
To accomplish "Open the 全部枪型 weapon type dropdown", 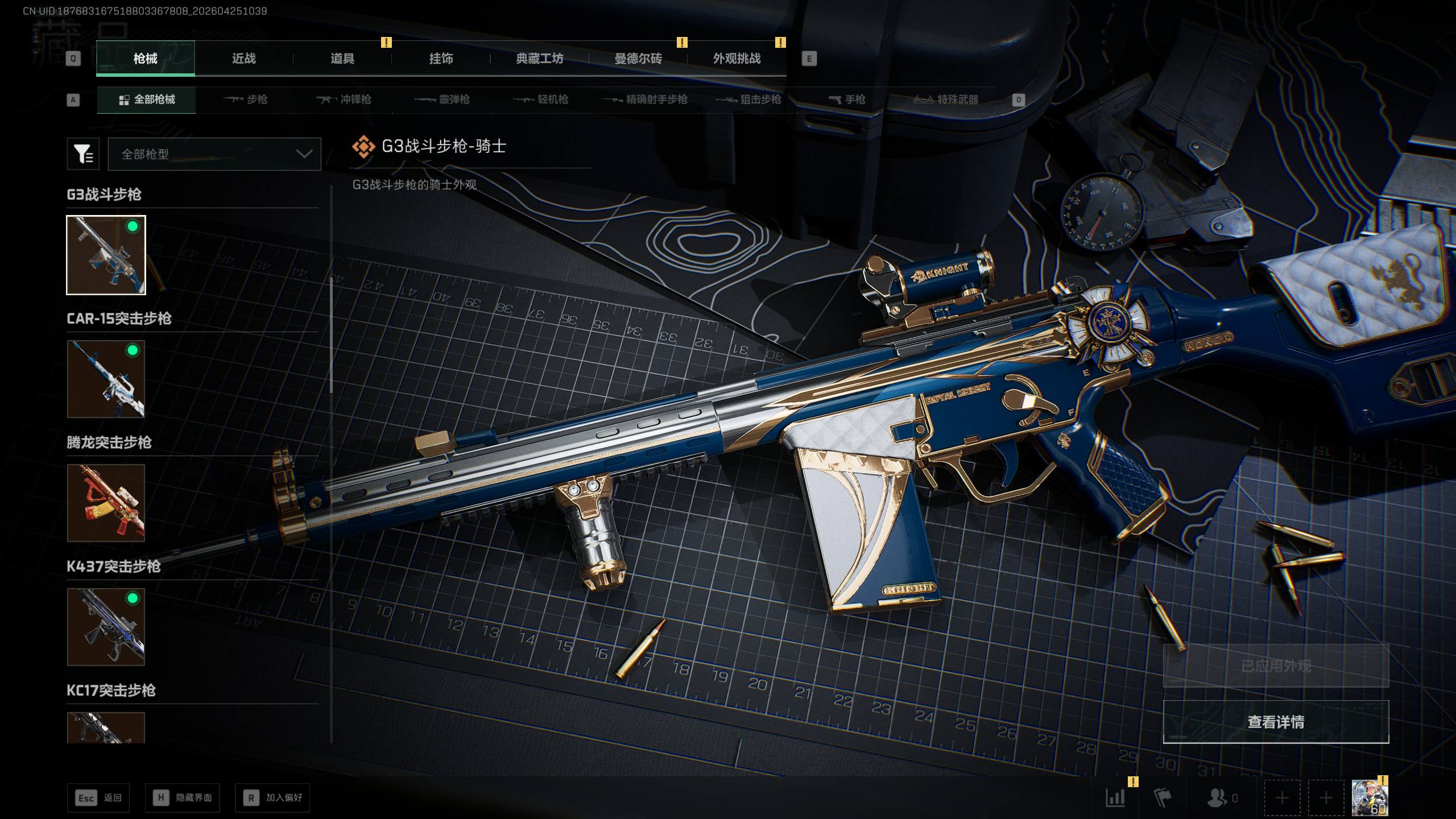I will pos(214,154).
